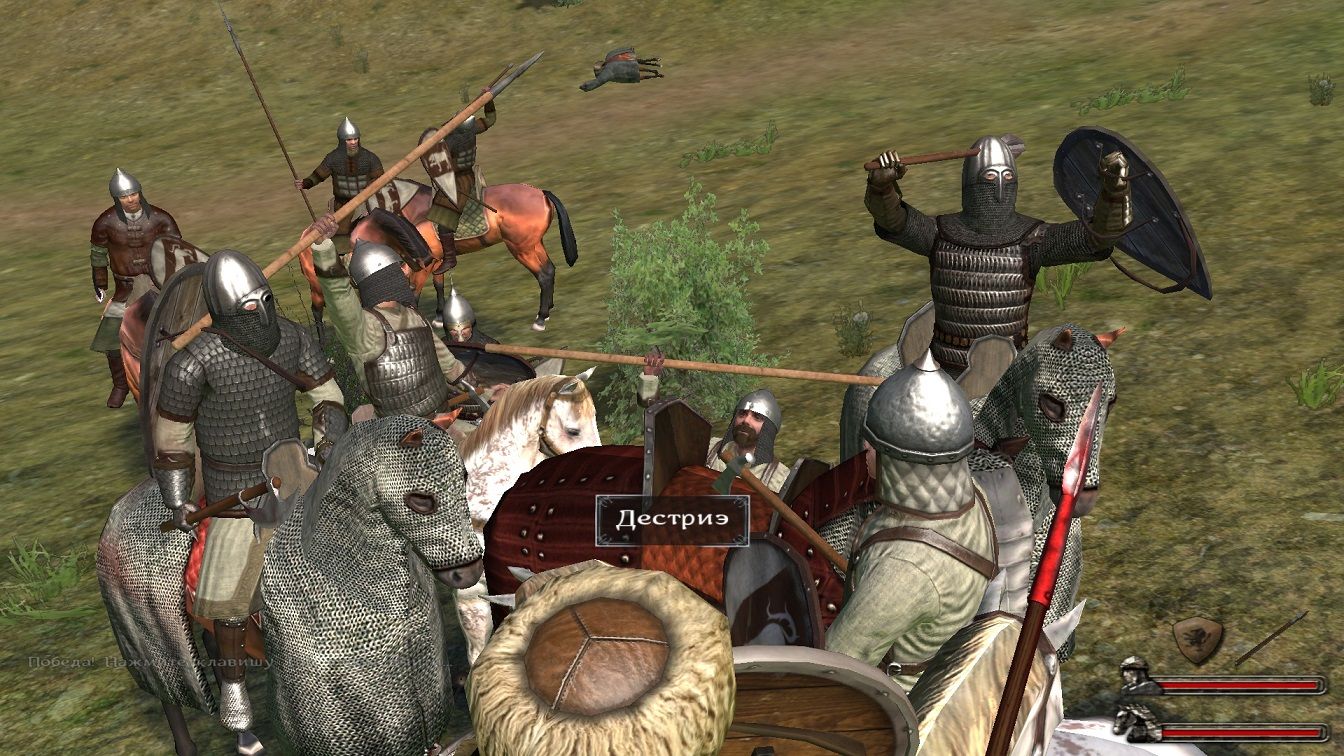This screenshot has width=1344, height=756.
Task: Click the equipped shield HUD icon
Action: (1197, 639)
